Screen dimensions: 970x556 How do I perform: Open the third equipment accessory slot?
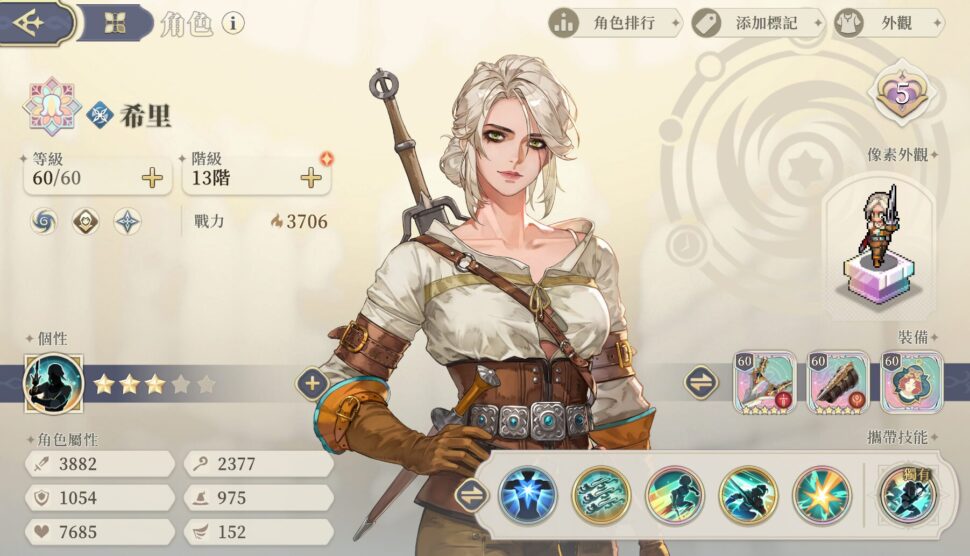coord(911,382)
